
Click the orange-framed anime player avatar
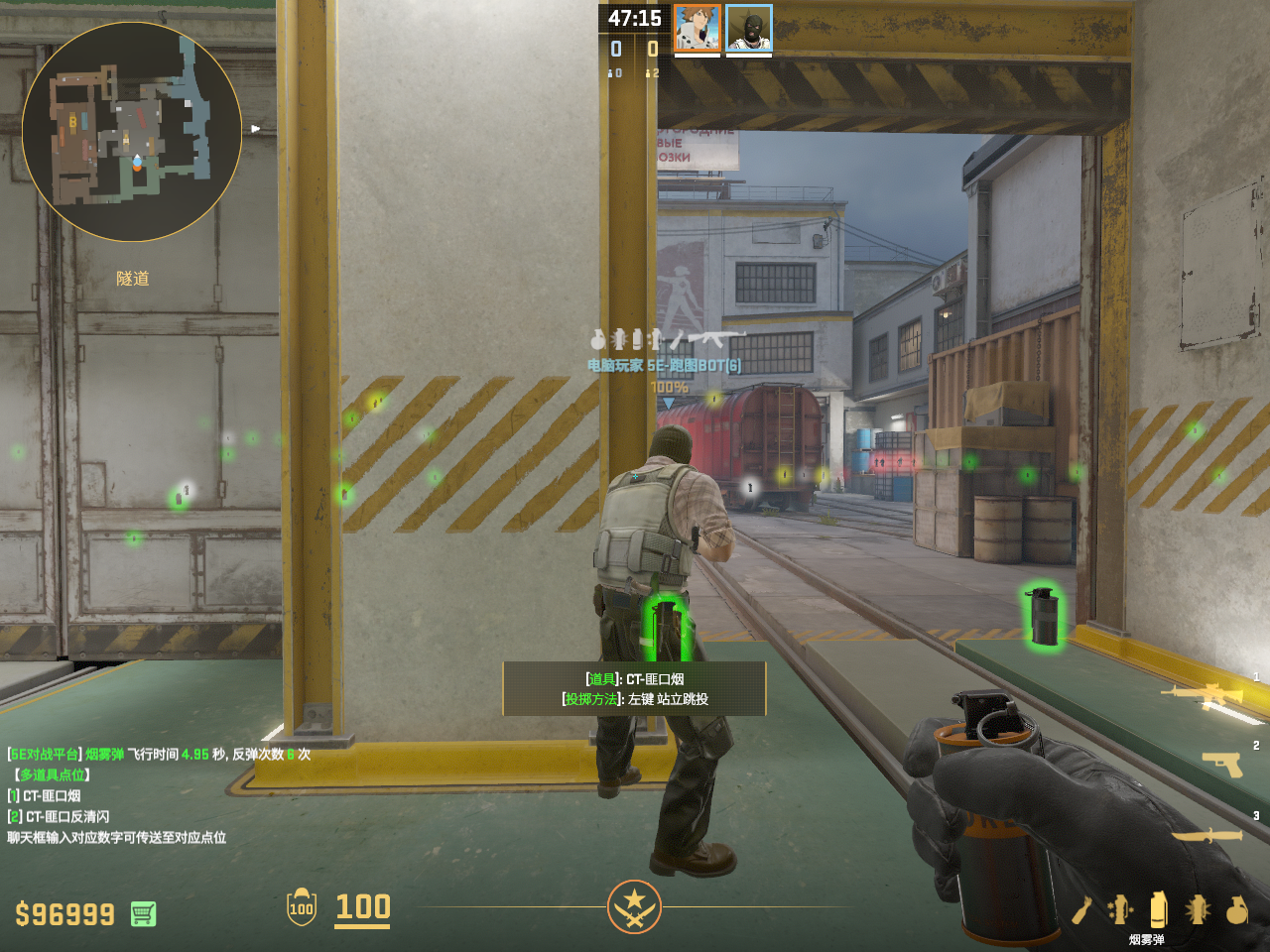coord(698,29)
